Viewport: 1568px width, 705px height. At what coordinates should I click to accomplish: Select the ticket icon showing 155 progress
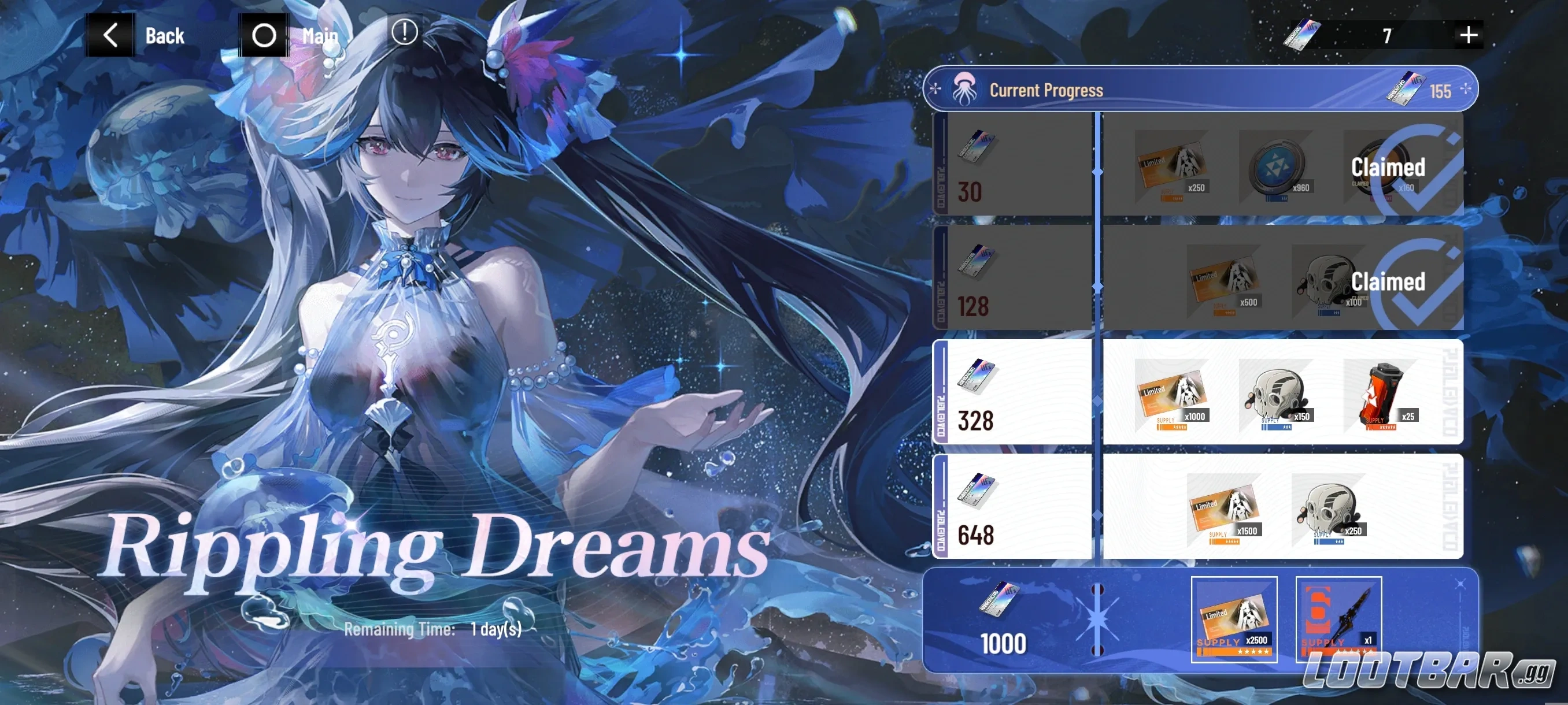pyautogui.click(x=1407, y=89)
